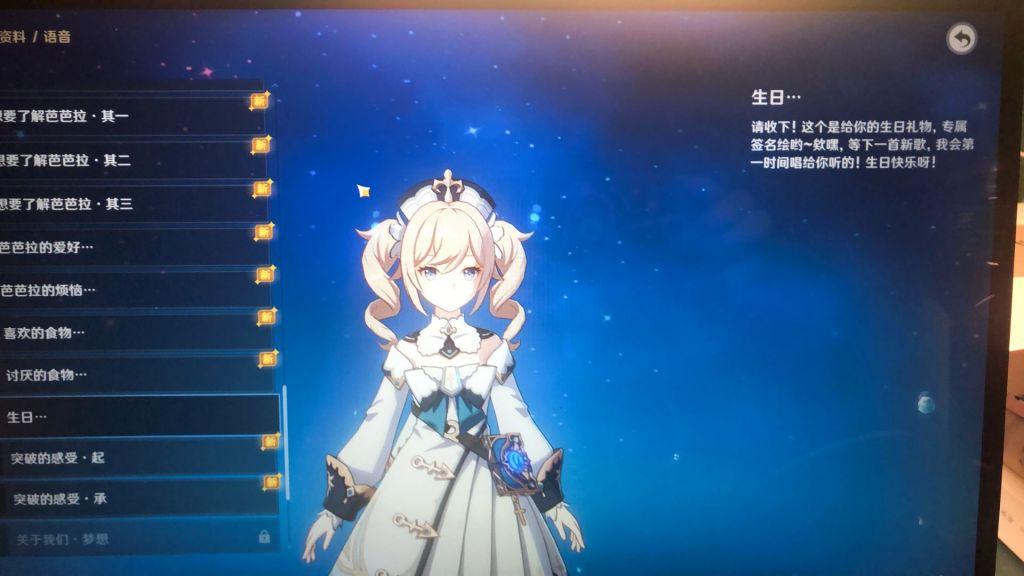Click the back arrow button

[961, 39]
